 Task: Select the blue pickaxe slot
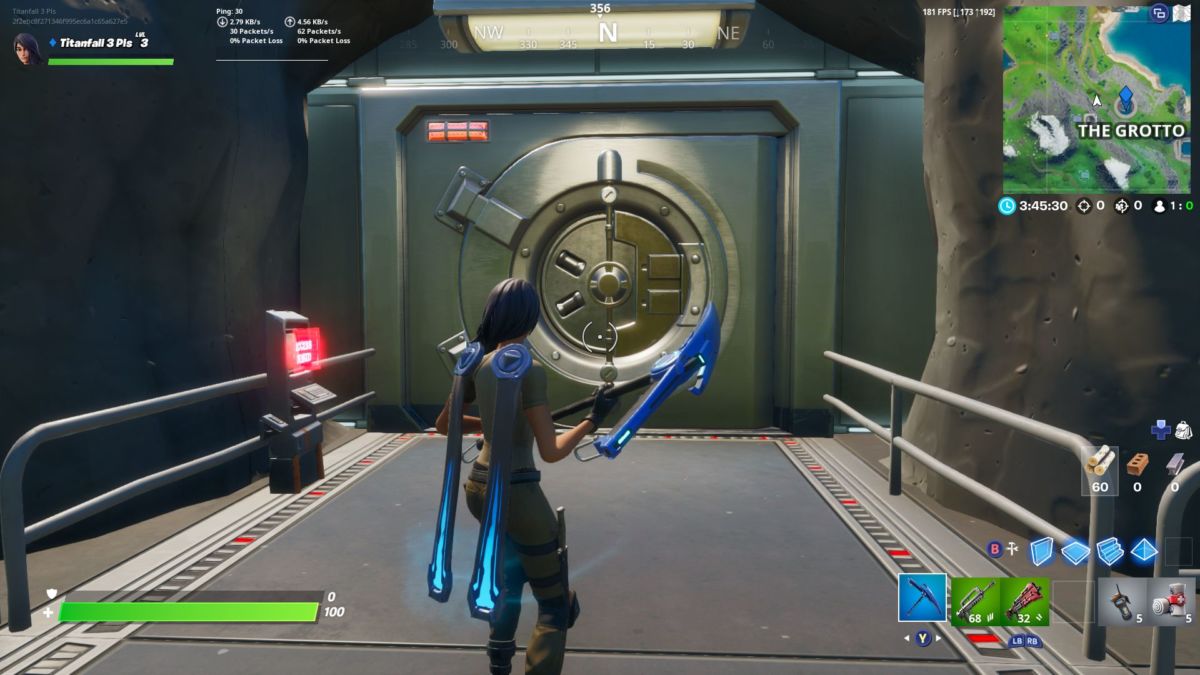pyautogui.click(x=922, y=599)
